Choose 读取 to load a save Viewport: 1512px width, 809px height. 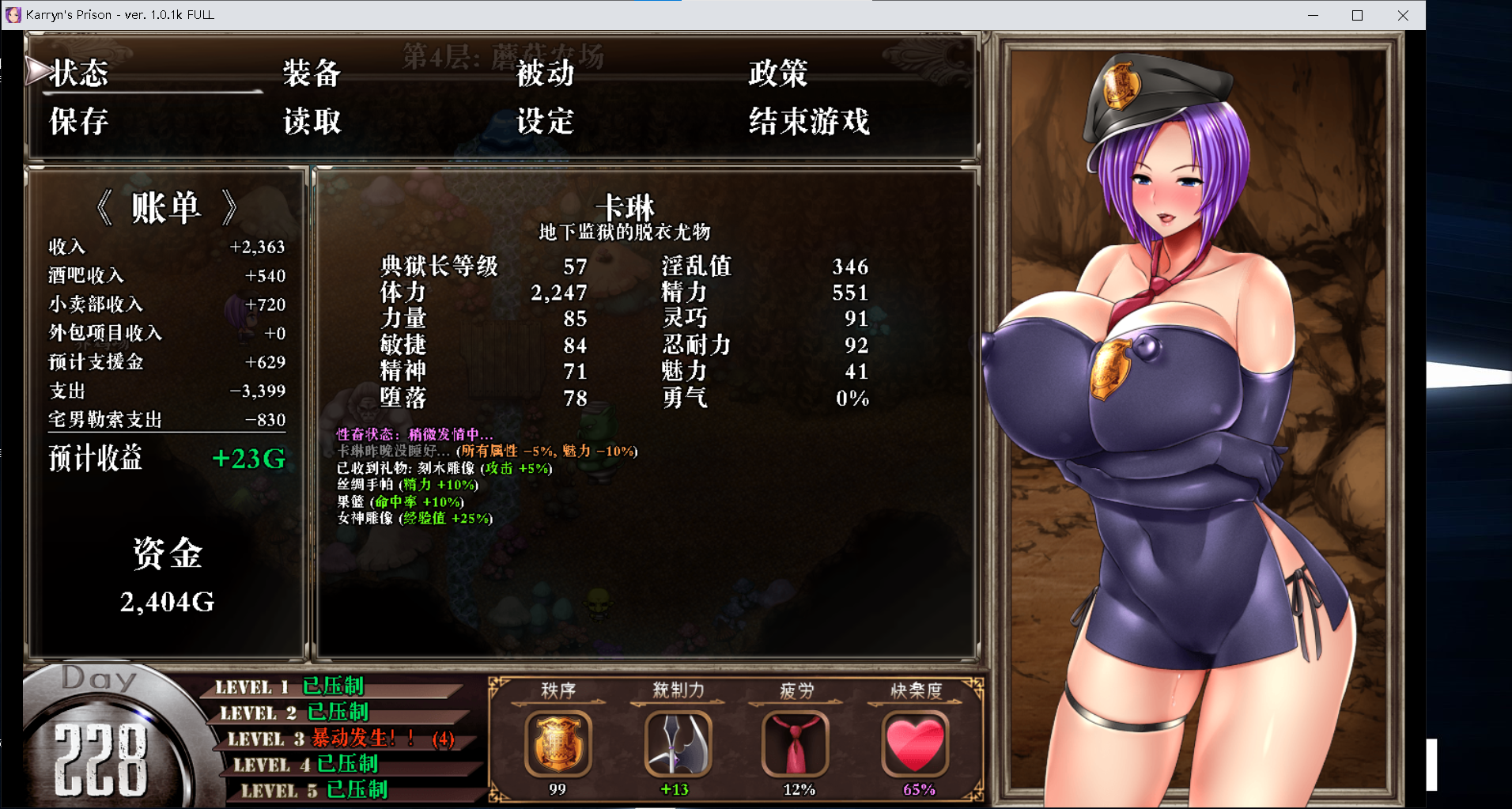pyautogui.click(x=312, y=122)
